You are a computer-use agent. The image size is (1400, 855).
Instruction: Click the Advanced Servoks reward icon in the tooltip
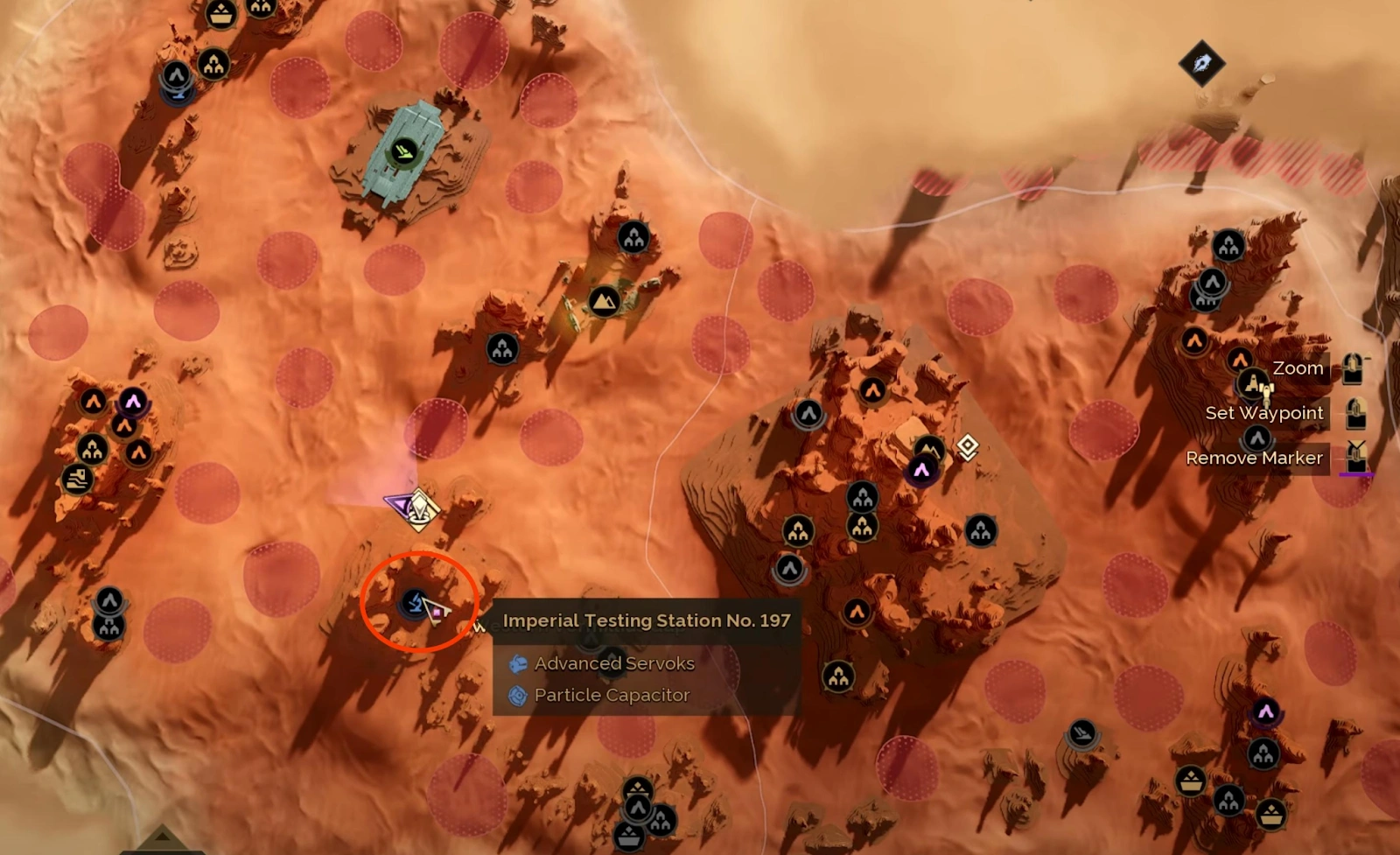[x=518, y=663]
